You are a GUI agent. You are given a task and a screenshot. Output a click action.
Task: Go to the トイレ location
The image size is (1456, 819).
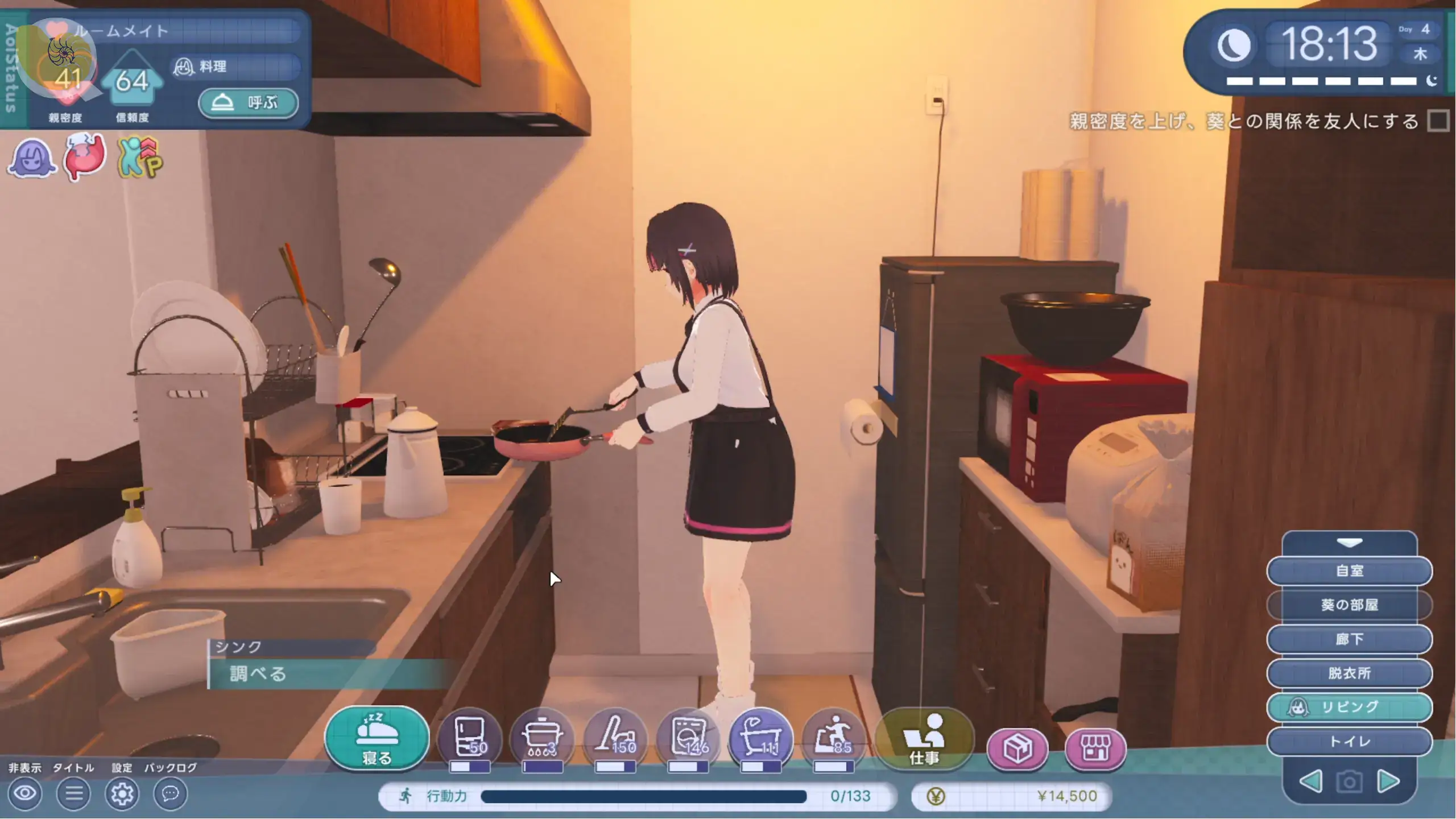(x=1349, y=742)
